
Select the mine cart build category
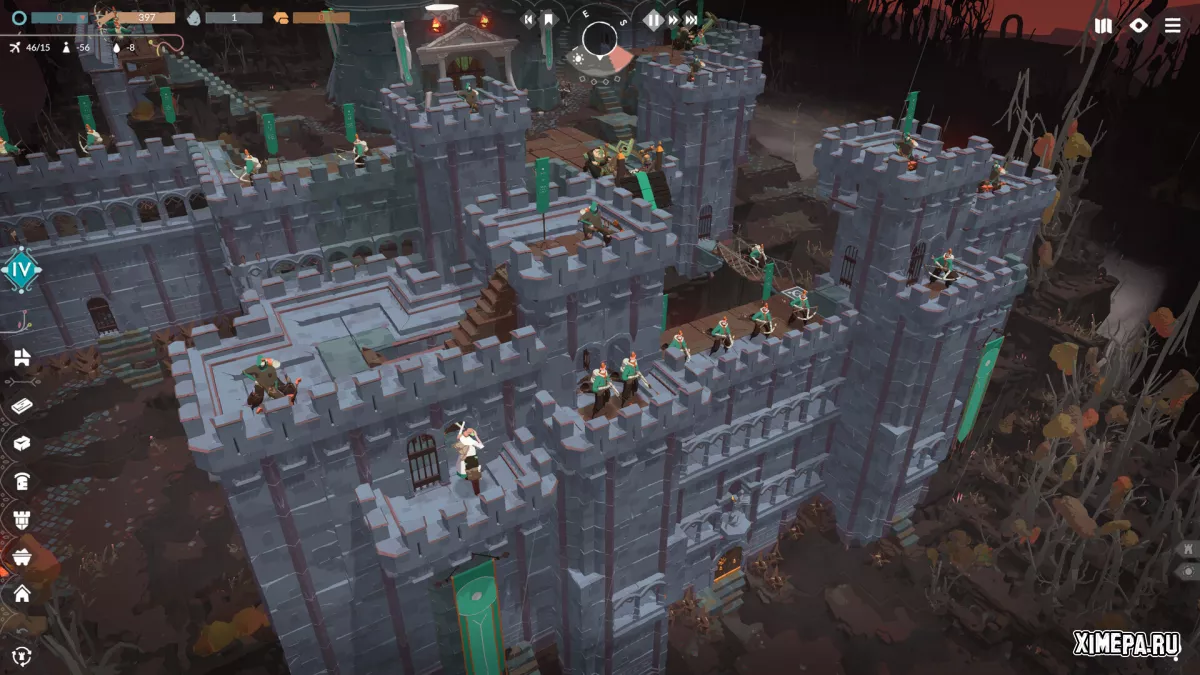[x=21, y=556]
